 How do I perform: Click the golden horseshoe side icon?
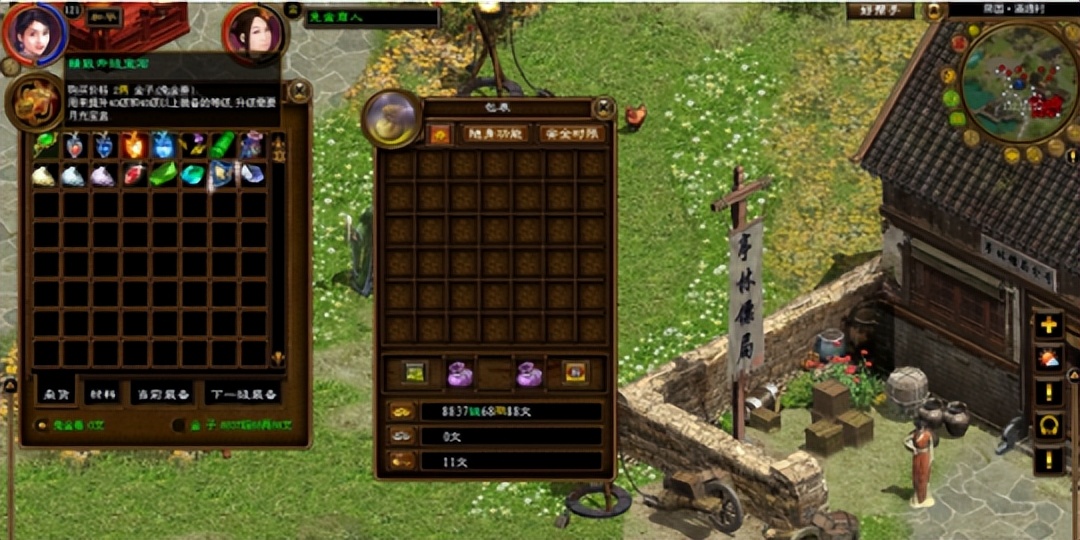(x=1048, y=424)
